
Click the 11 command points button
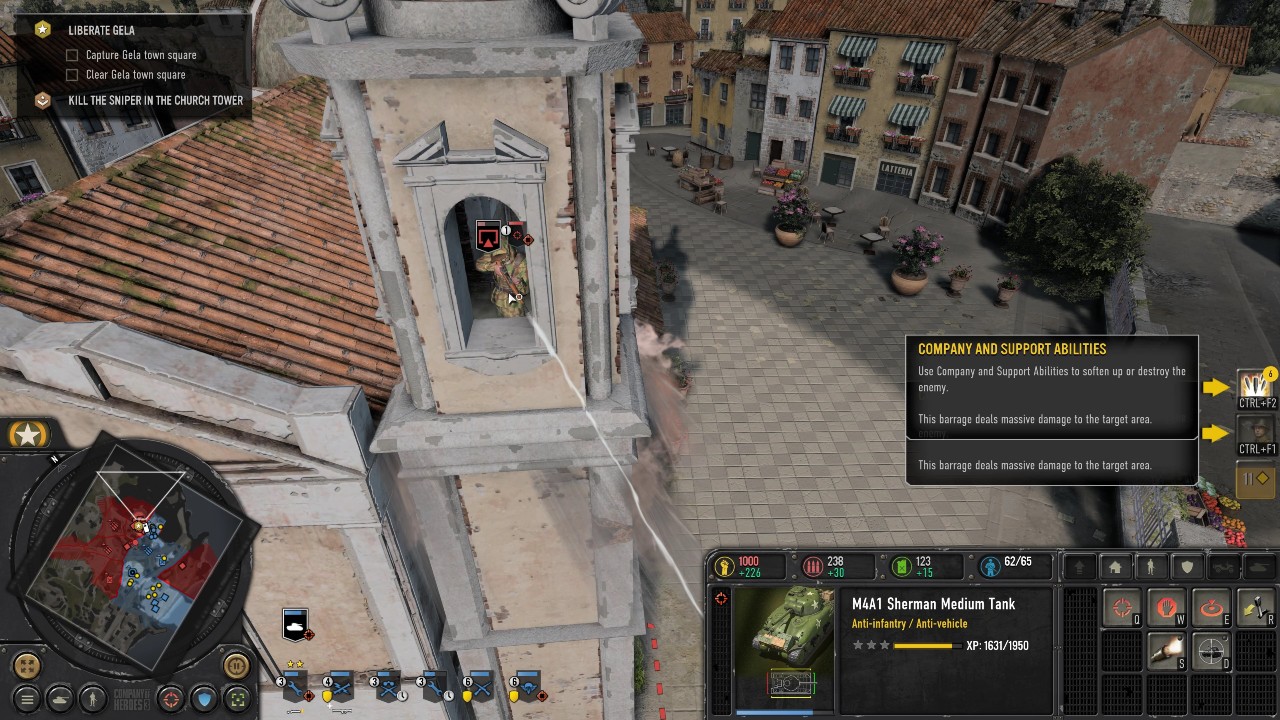[1255, 479]
